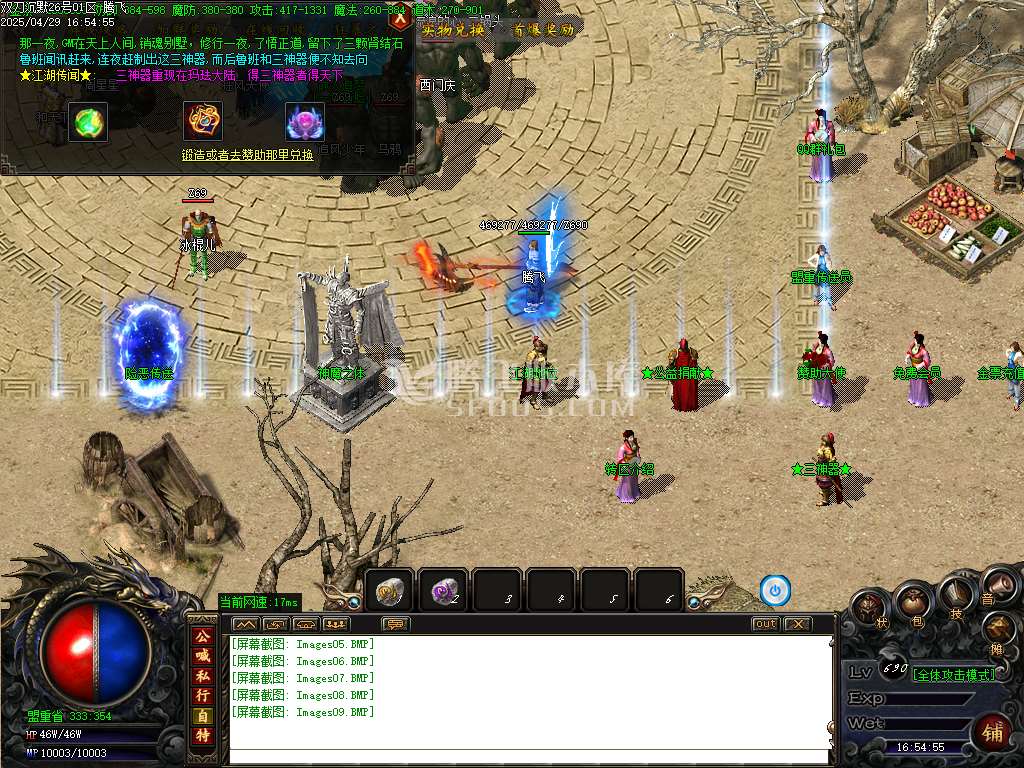Screen dimensions: 1024x768
Task: Choose the 自 chat channel button
Action: pyautogui.click(x=203, y=716)
